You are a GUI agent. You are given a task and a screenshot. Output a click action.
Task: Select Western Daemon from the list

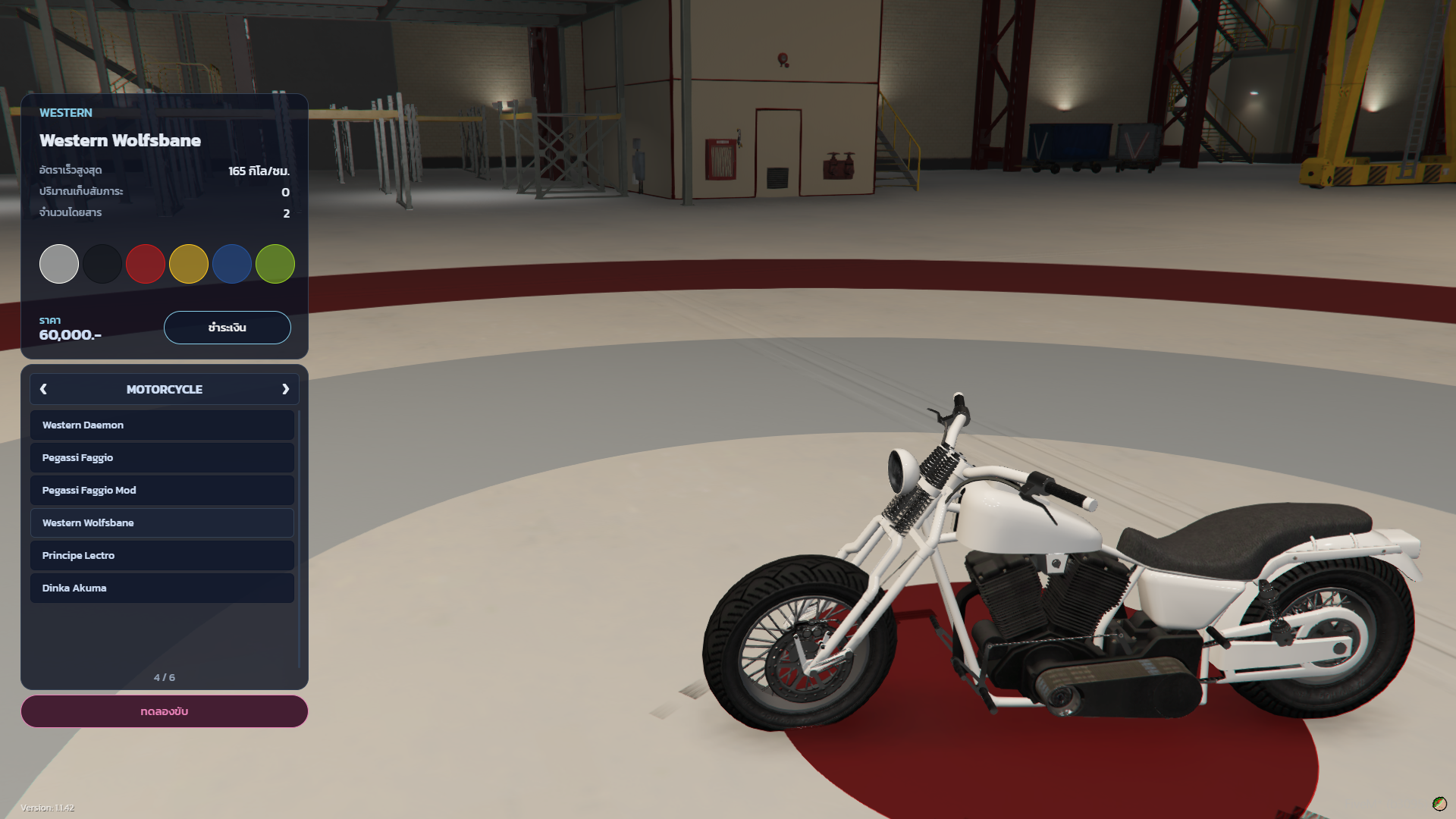(x=162, y=425)
